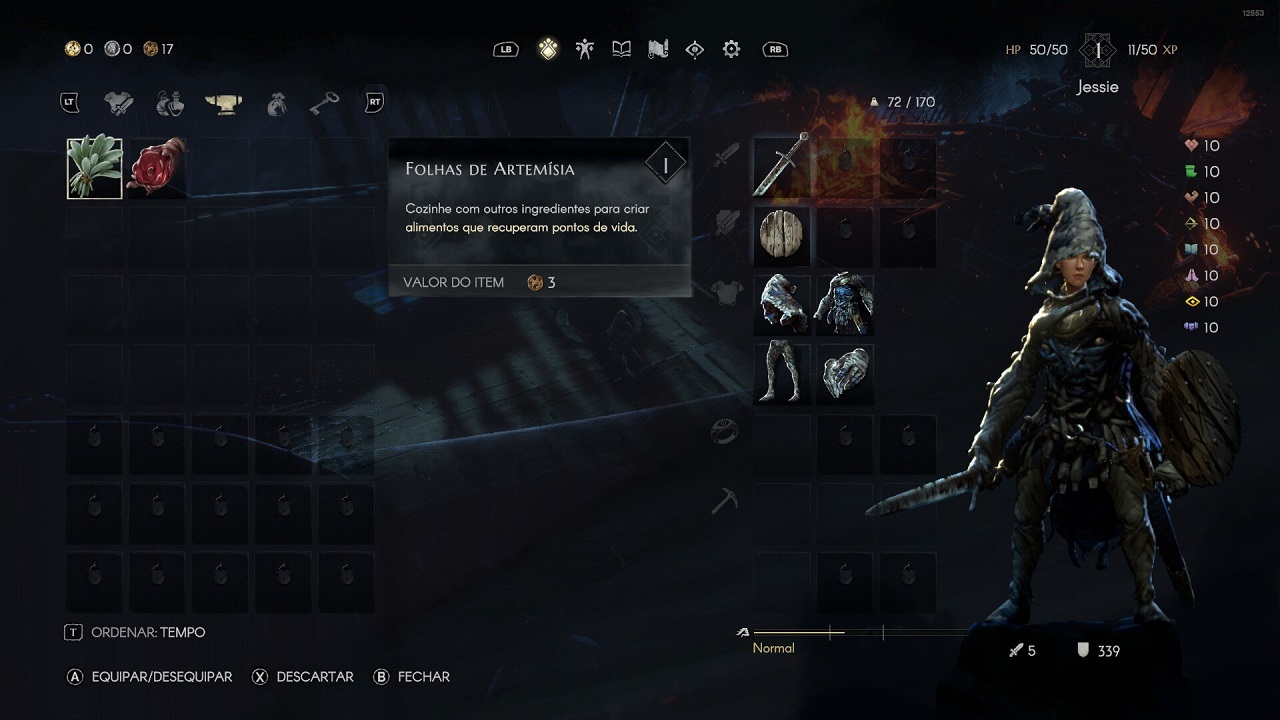This screenshot has width=1280, height=720.
Task: Select the highlighted inventory top menu tab
Action: [x=548, y=49]
